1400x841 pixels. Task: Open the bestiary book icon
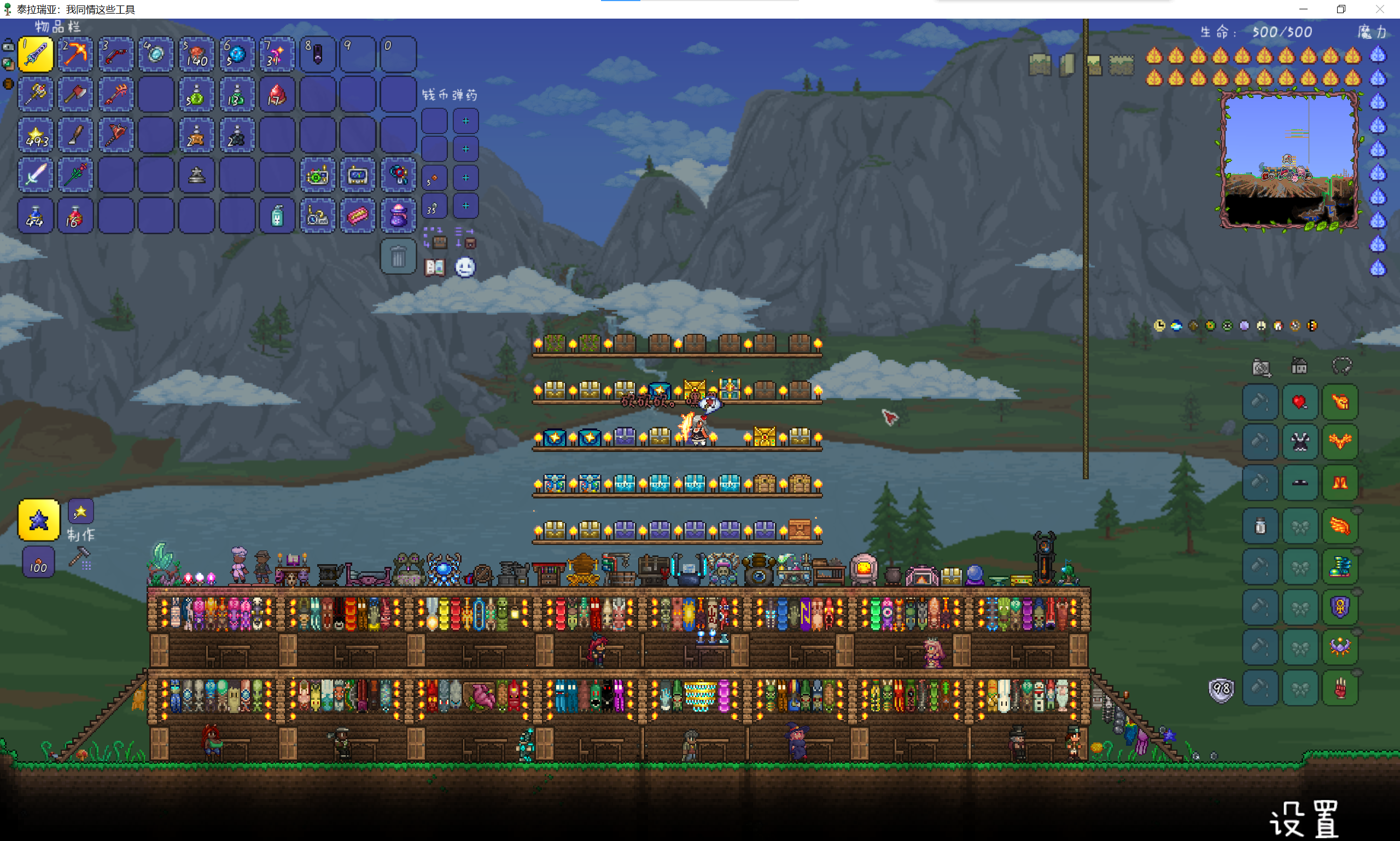(435, 267)
